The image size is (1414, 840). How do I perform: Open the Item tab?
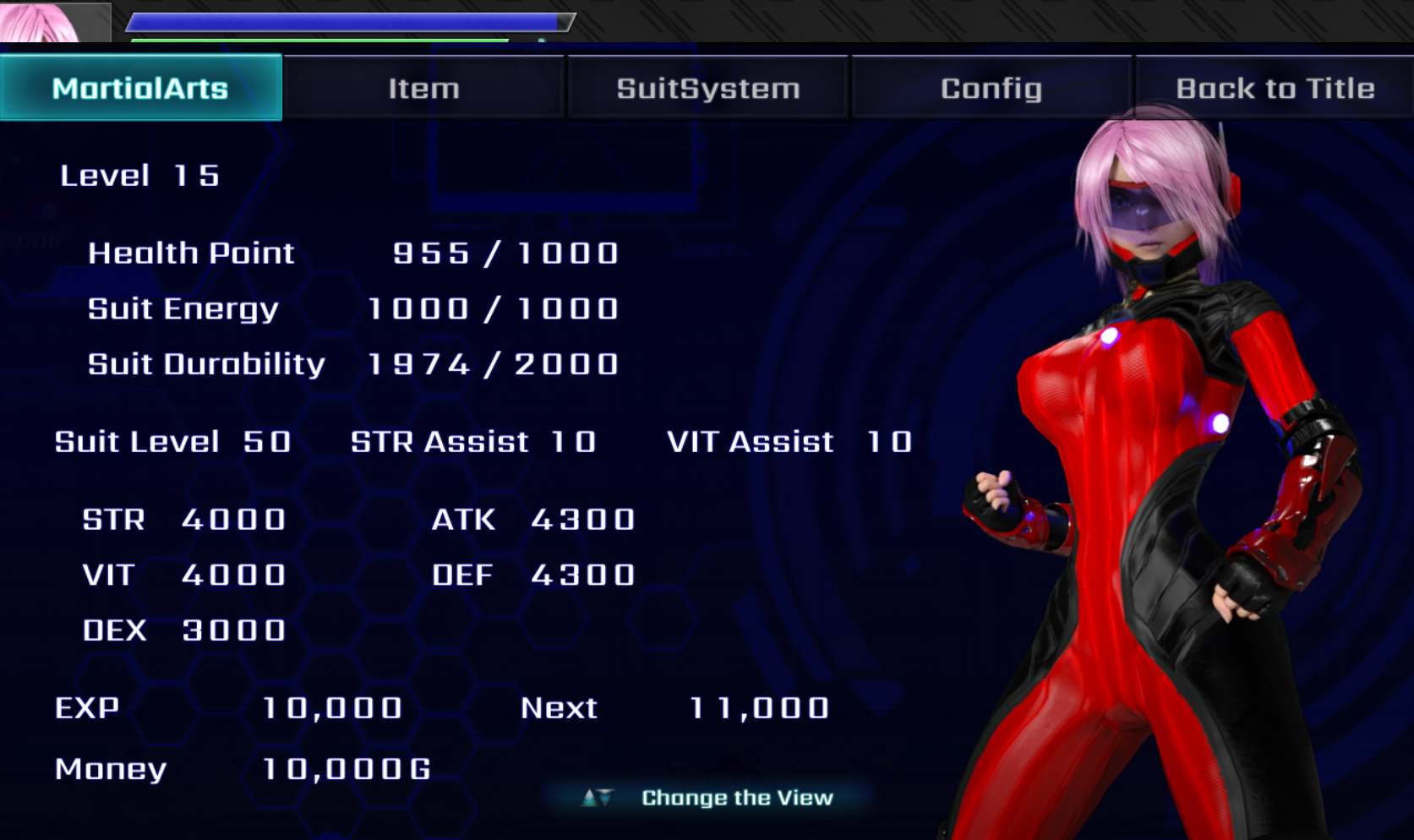click(x=423, y=88)
